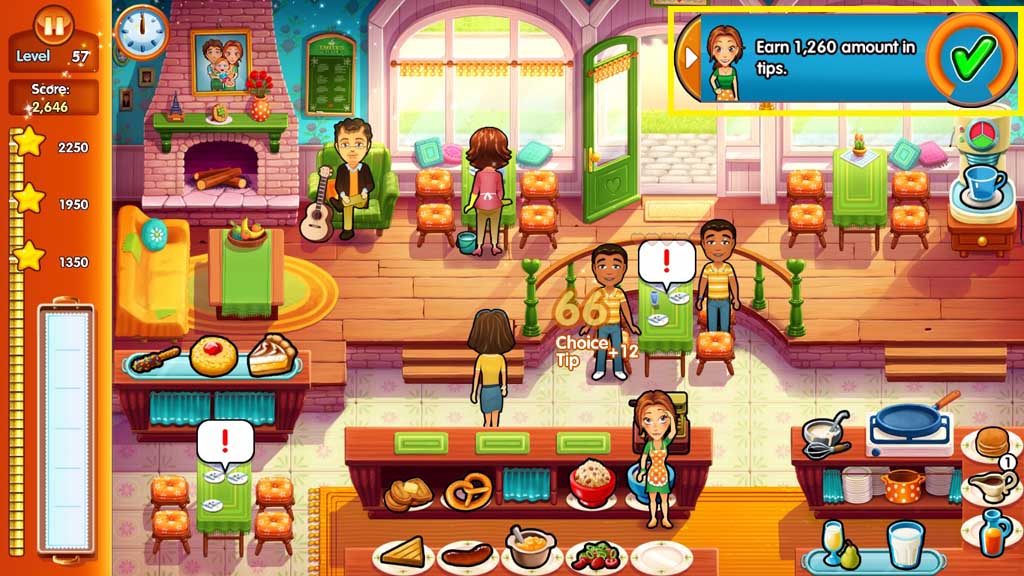Select the gravy boat
Image resolution: width=1024 pixels, height=576 pixels.
click(x=990, y=486)
